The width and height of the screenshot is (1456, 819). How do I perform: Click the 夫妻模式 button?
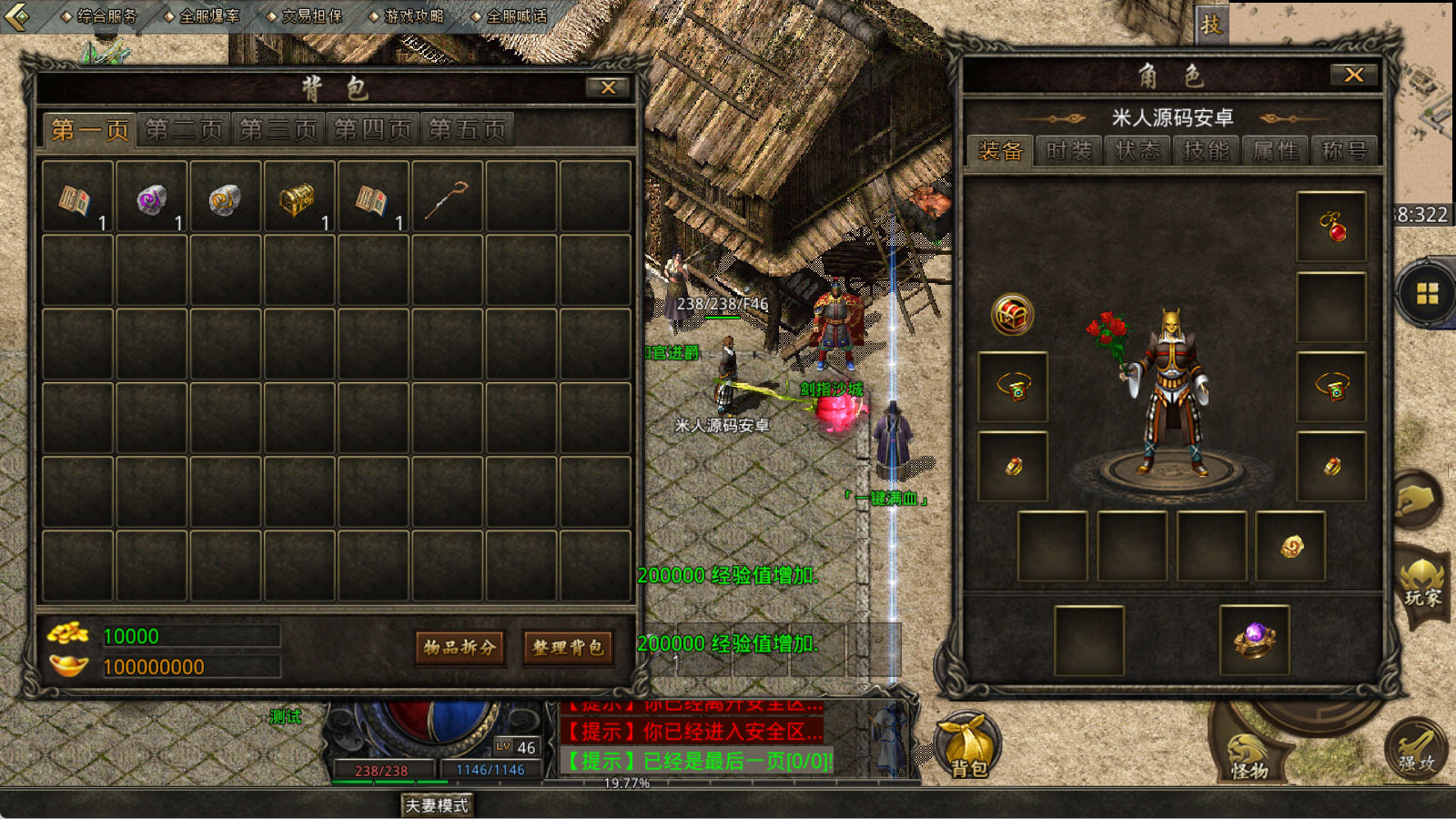coord(437,805)
